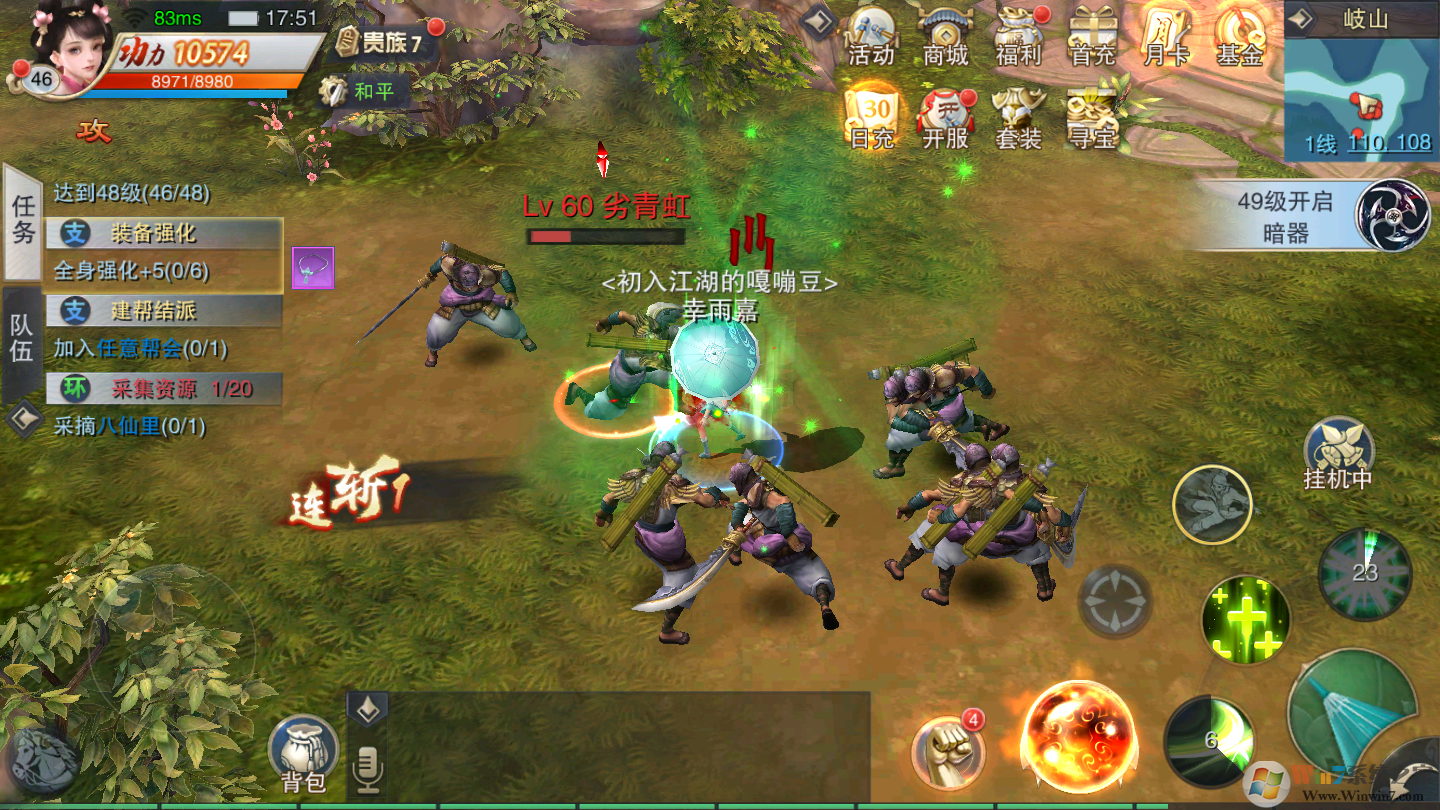
Task: Open the 首充 first-recharge gift
Action: 1092,36
